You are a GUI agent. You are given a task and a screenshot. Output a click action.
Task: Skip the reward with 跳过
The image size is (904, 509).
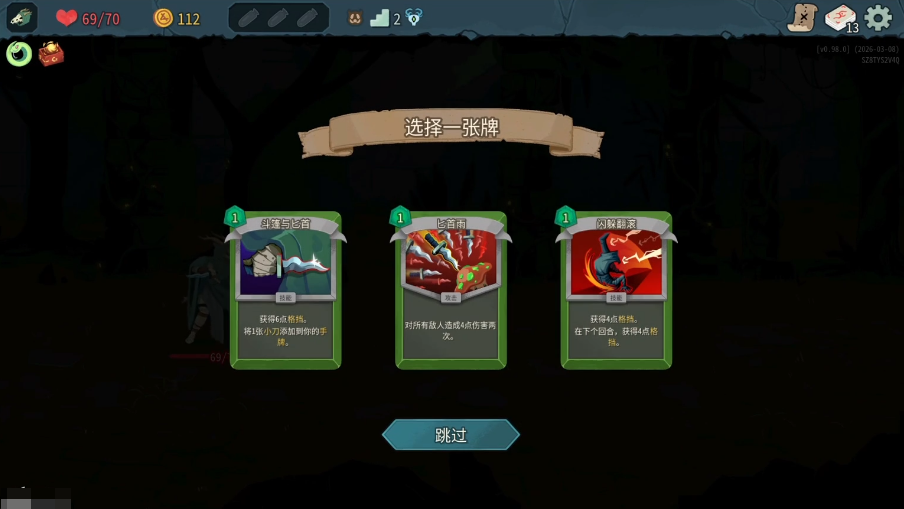pos(451,435)
